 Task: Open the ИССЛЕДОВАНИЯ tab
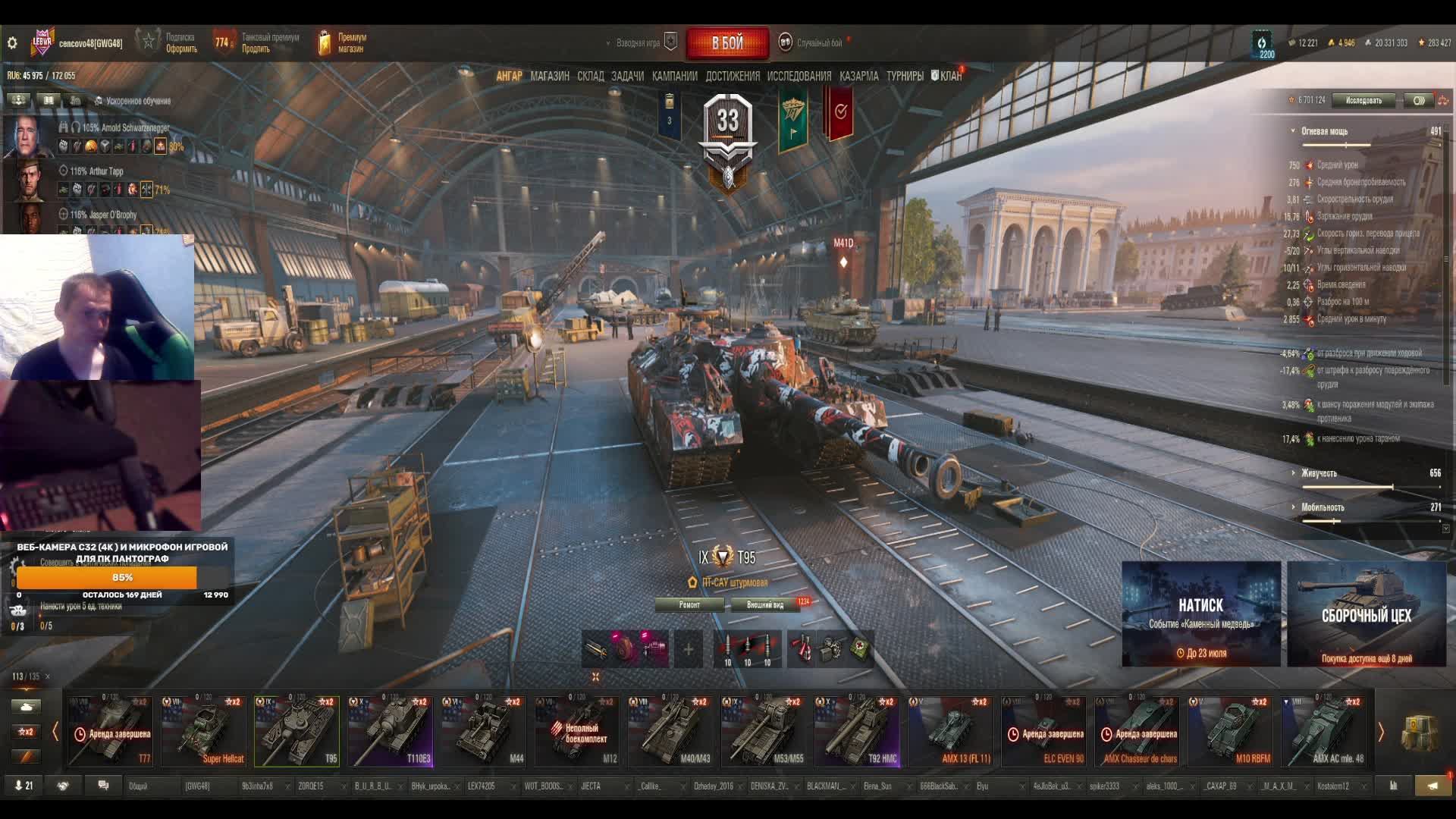(799, 76)
